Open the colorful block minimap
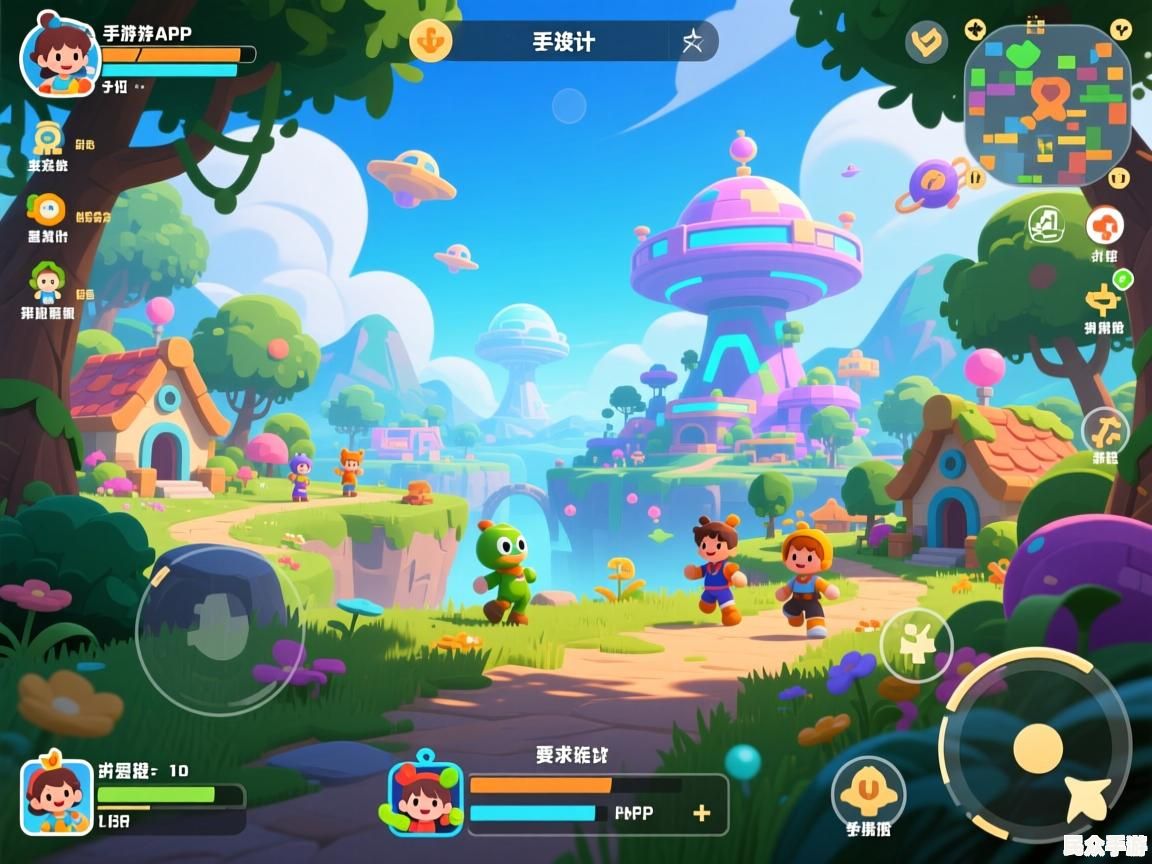Screen dimensions: 1152x864 point(1047,105)
